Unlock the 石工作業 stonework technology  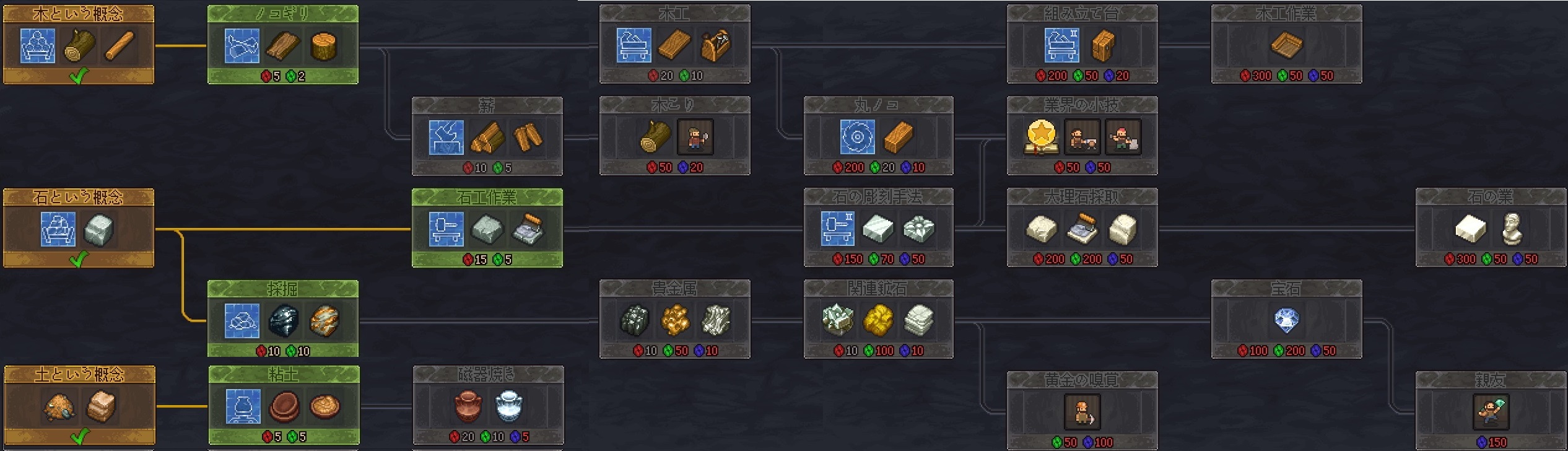[x=487, y=229]
